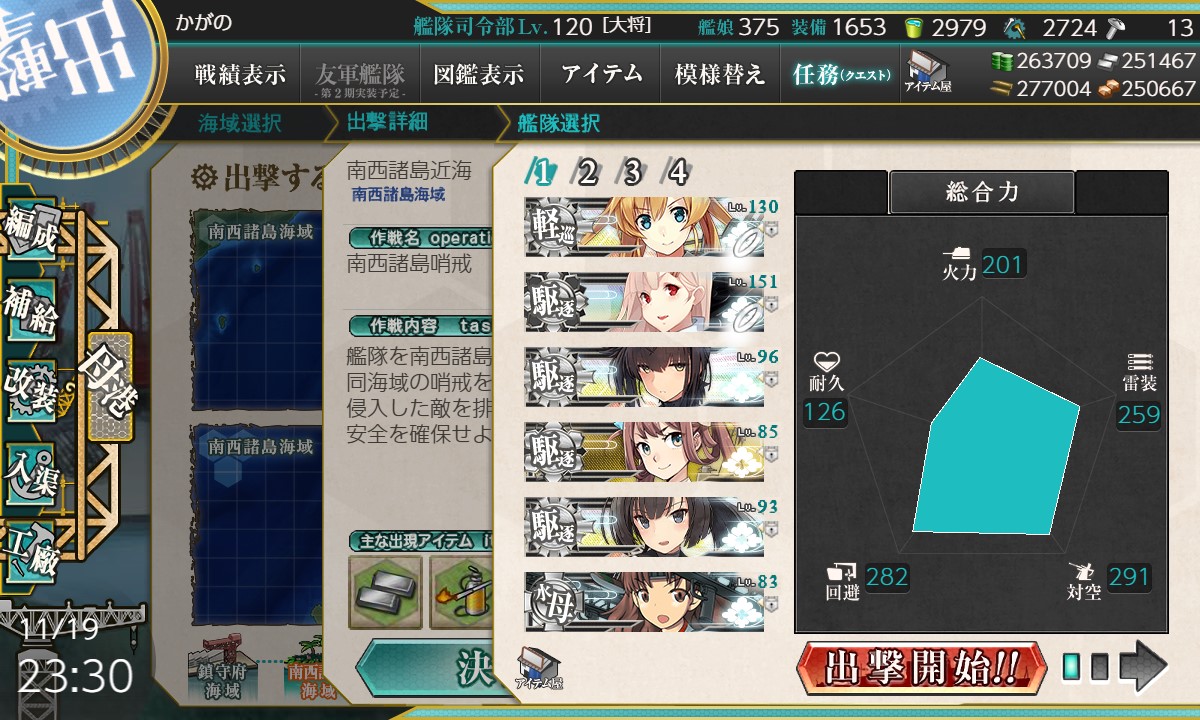
Task: Open 模様替え furniture menu
Action: coord(719,74)
